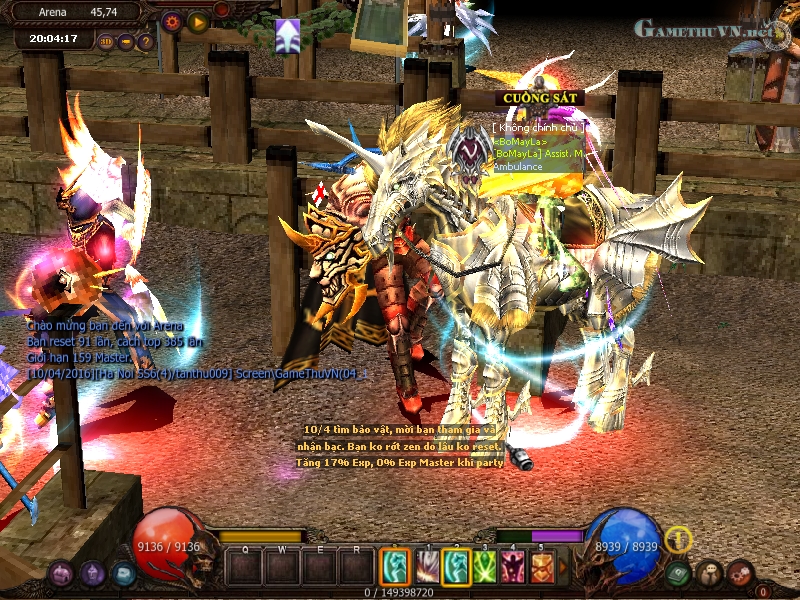Click the white arrow buff icon
Viewport: 800px width, 600px height.
[x=288, y=35]
